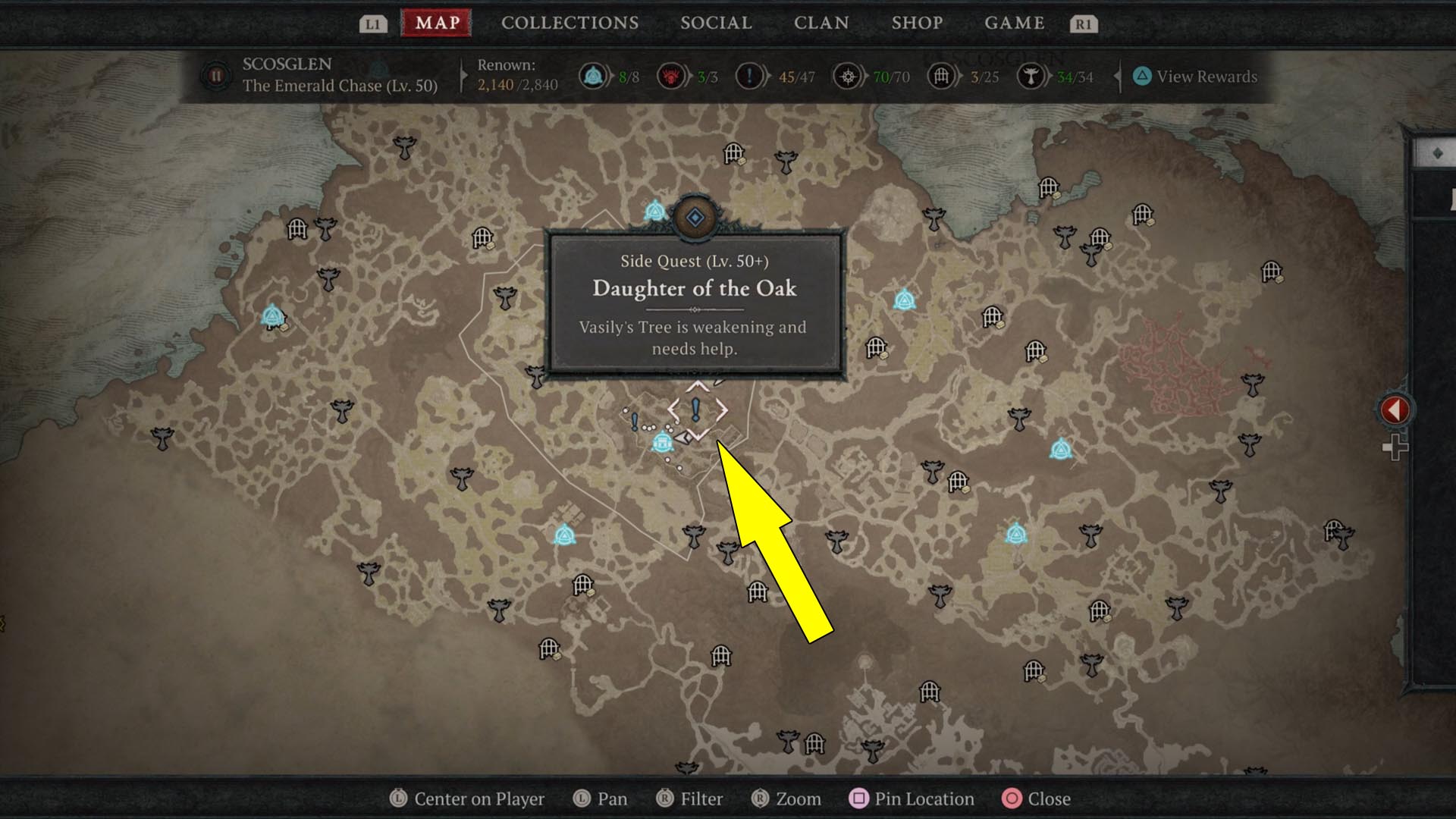The height and width of the screenshot is (819, 1456).
Task: Click the dungeons gate counter icon
Action: coord(941,75)
